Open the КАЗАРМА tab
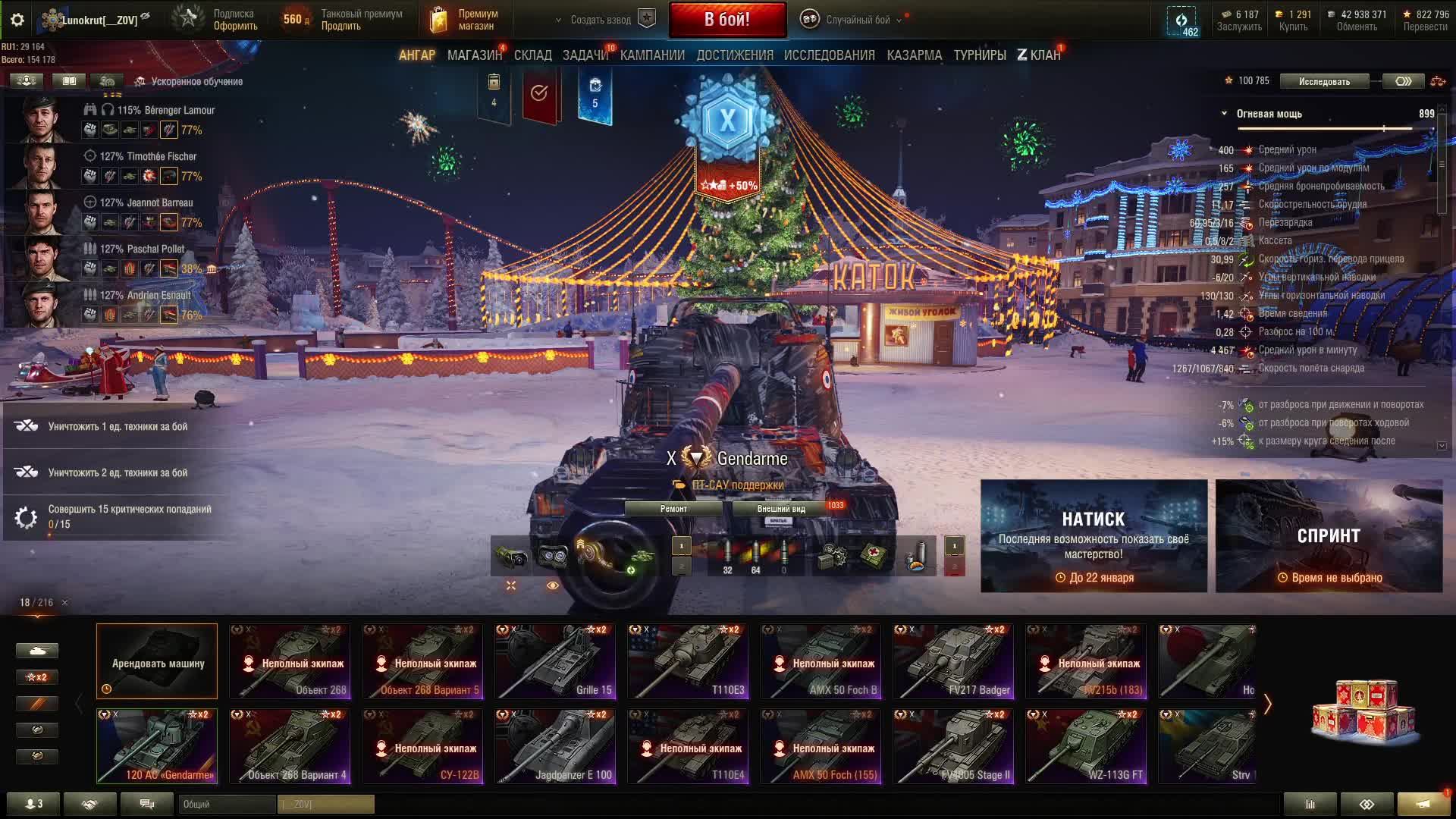The height and width of the screenshot is (819, 1456). click(x=914, y=55)
